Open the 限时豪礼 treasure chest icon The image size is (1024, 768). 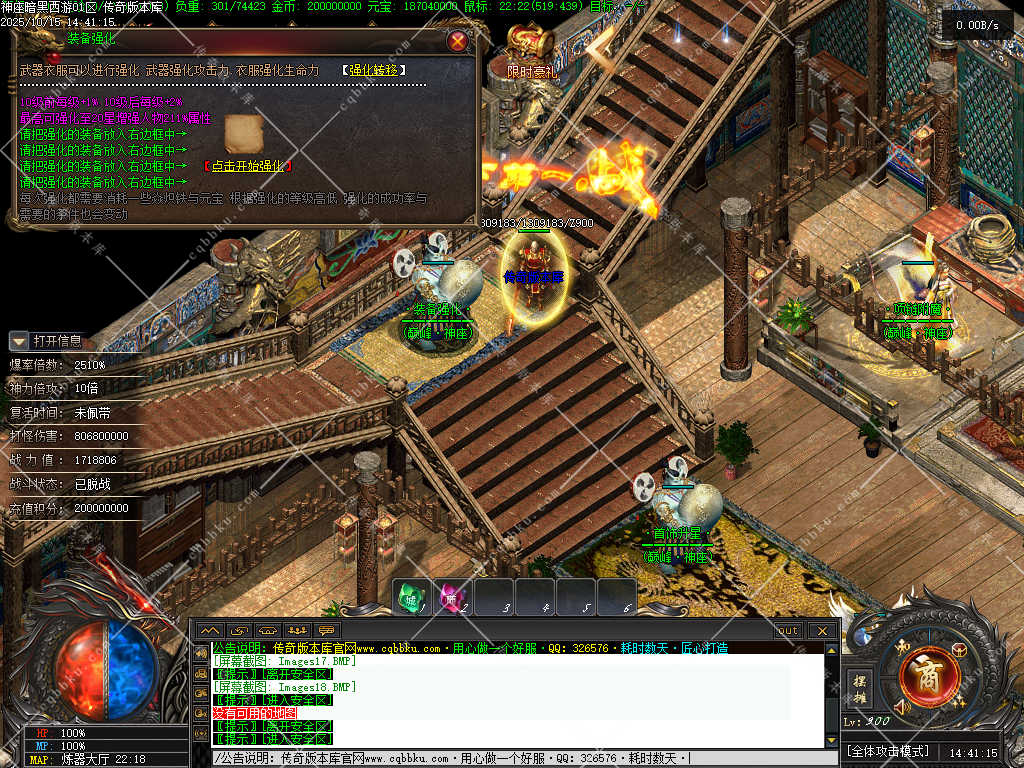pyautogui.click(x=530, y=44)
